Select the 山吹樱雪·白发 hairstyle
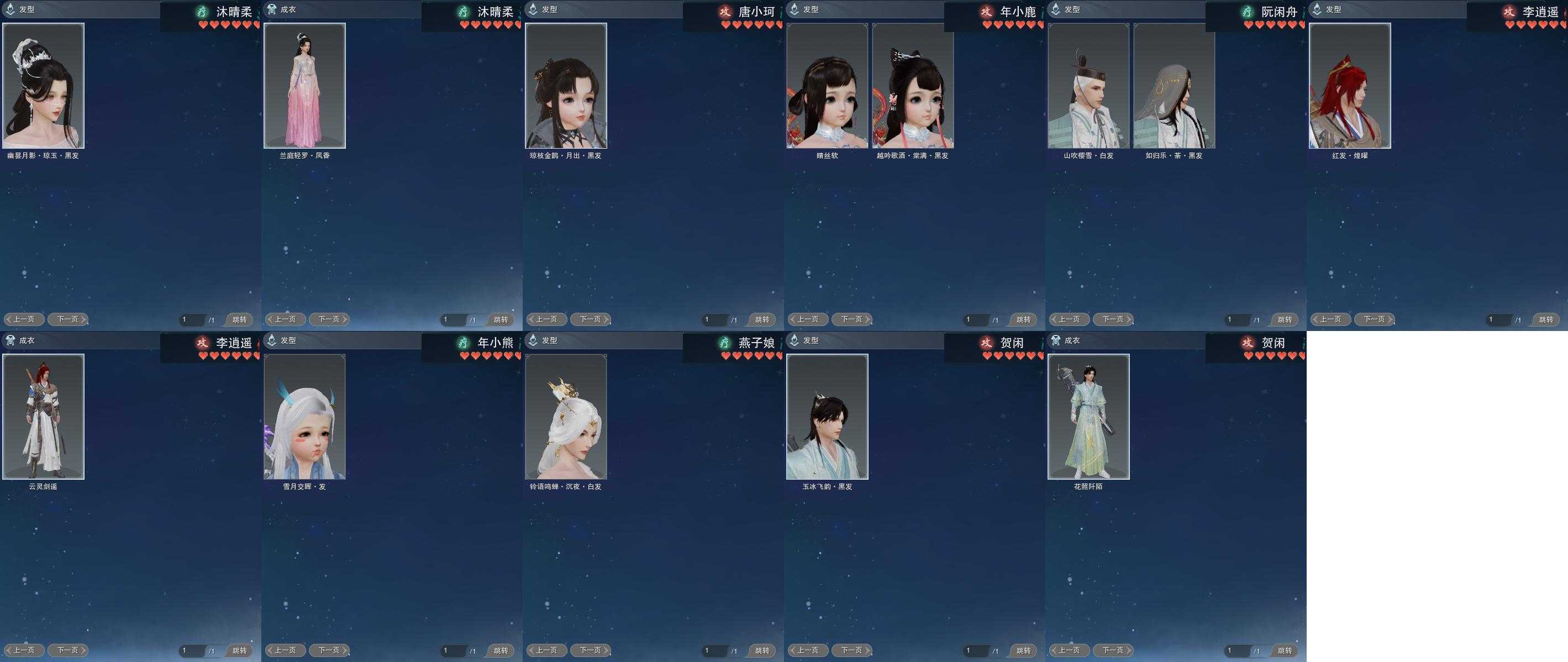This screenshot has height=662, width=1568. coord(1088,86)
